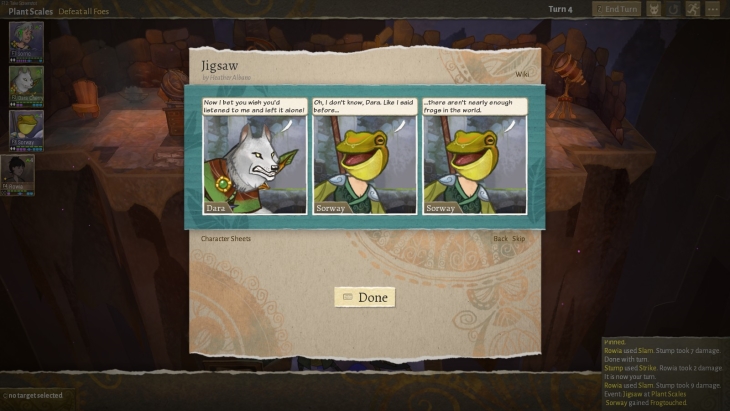730x411 pixels.
Task: Open the Wiki link for Jigsaw
Action: (522, 74)
